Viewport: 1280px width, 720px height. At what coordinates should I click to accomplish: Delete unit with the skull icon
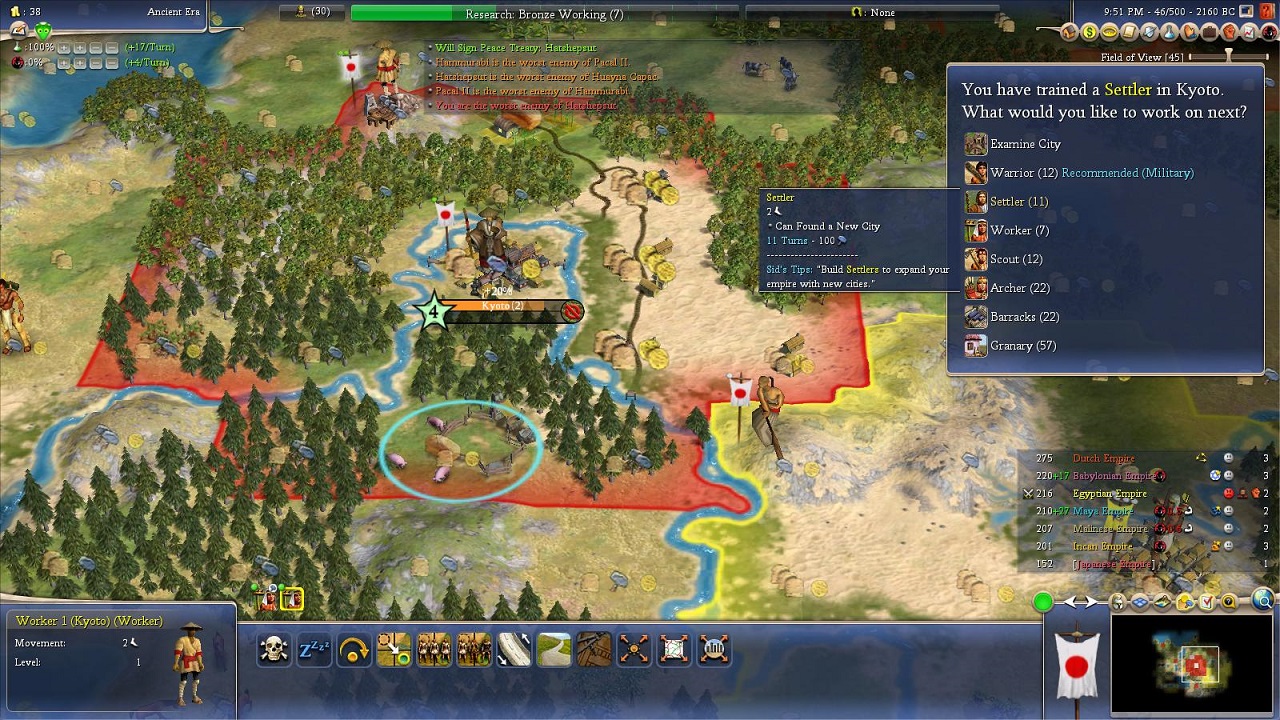[274, 650]
